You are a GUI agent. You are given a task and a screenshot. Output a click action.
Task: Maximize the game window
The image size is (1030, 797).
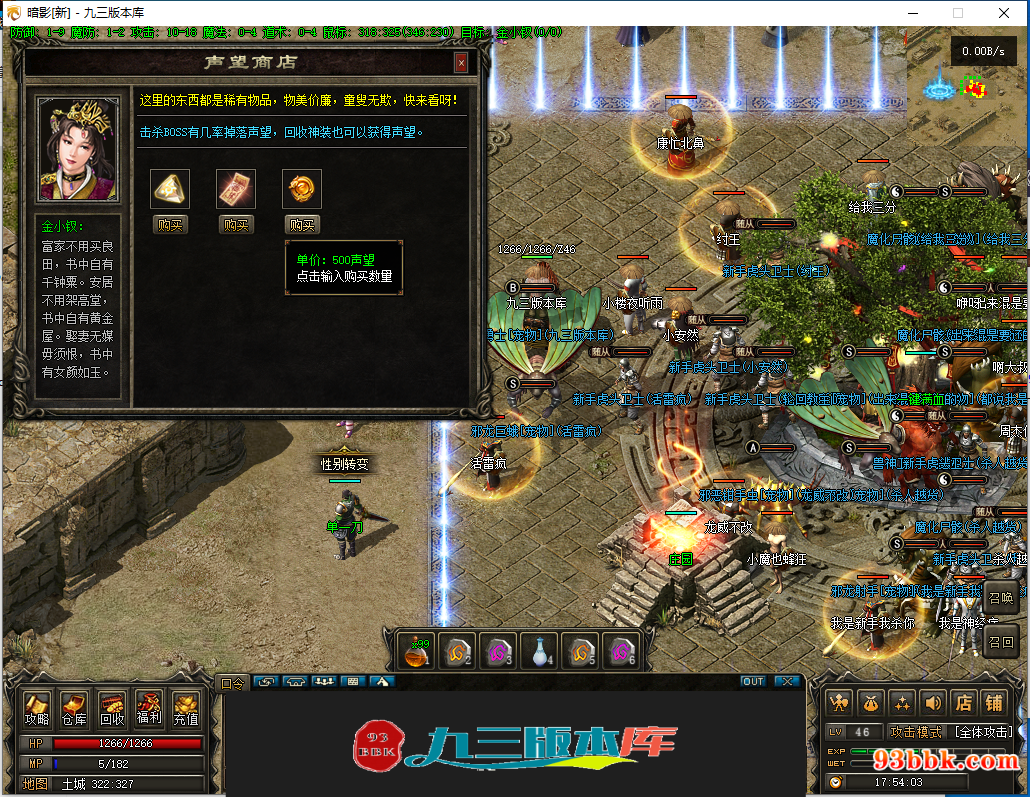click(x=957, y=13)
